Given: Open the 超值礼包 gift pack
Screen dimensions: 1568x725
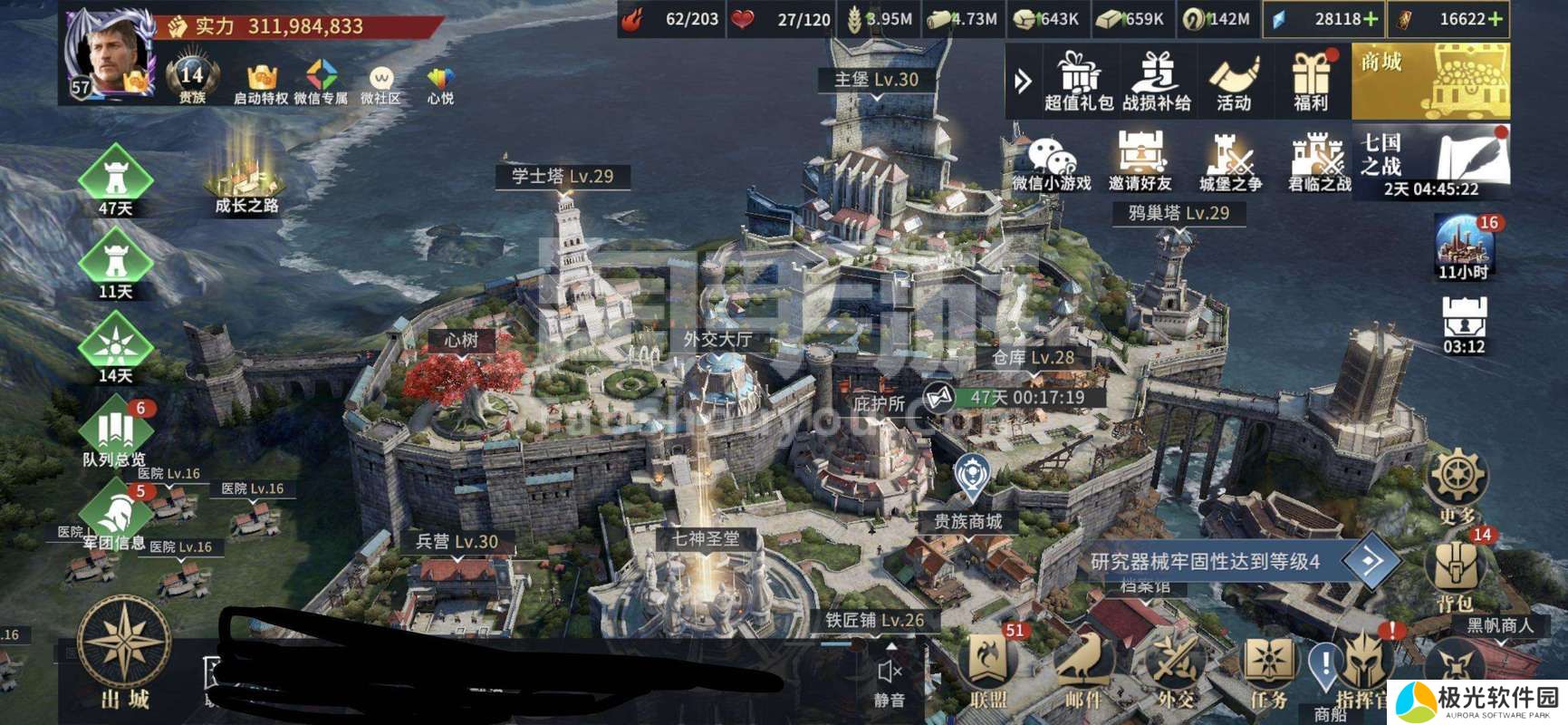Looking at the screenshot, I should point(1078,80).
